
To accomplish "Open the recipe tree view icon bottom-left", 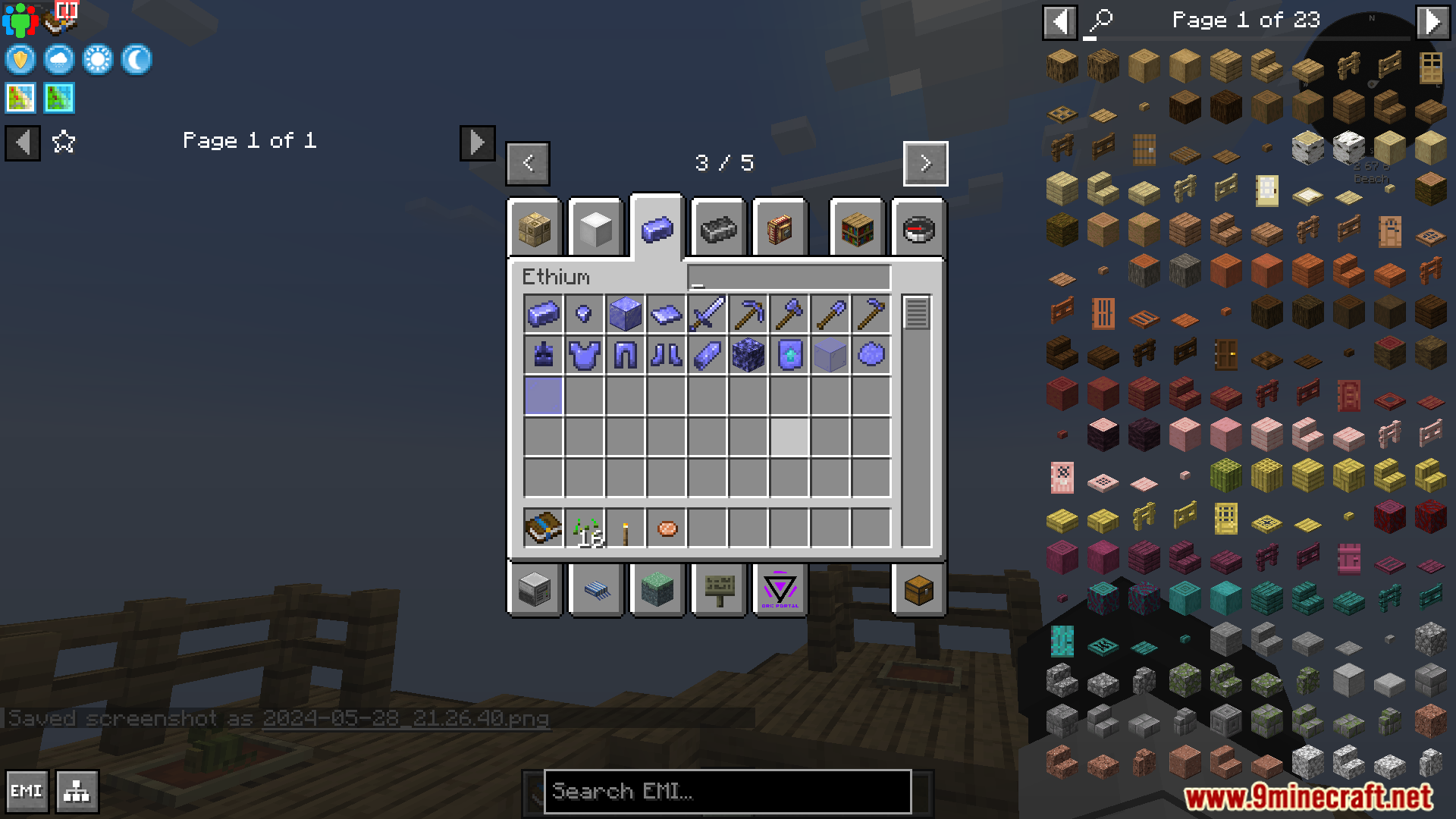I will tap(74, 791).
